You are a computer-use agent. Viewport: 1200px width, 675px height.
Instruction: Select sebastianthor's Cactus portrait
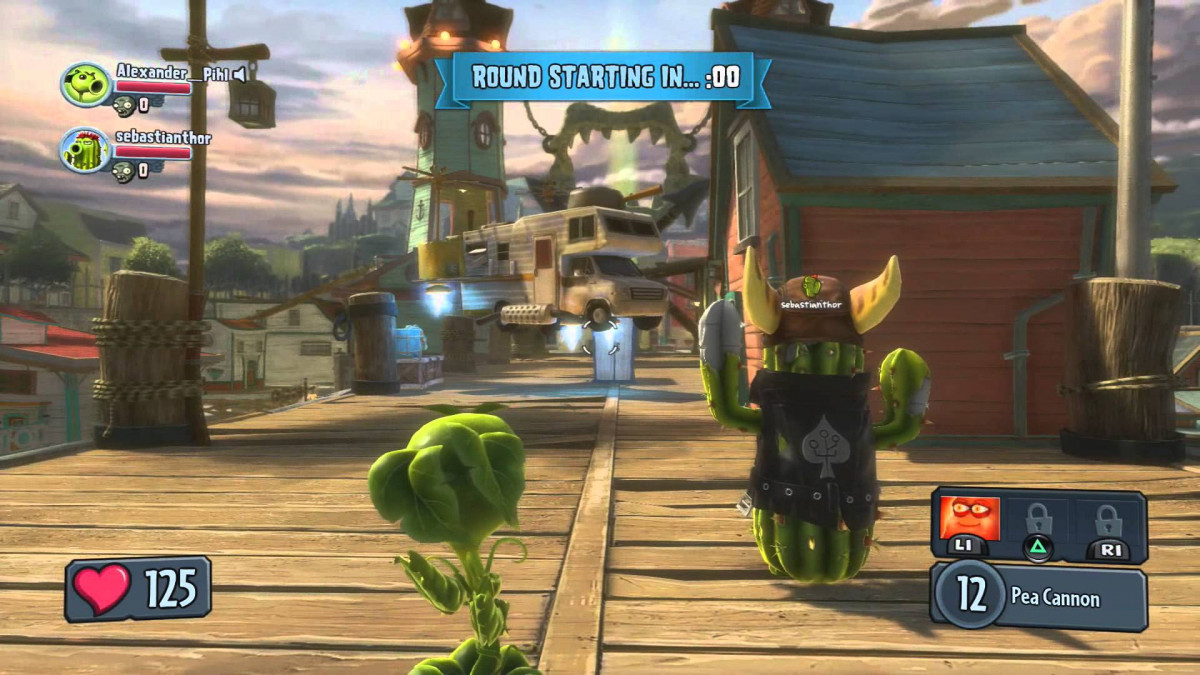[85, 150]
